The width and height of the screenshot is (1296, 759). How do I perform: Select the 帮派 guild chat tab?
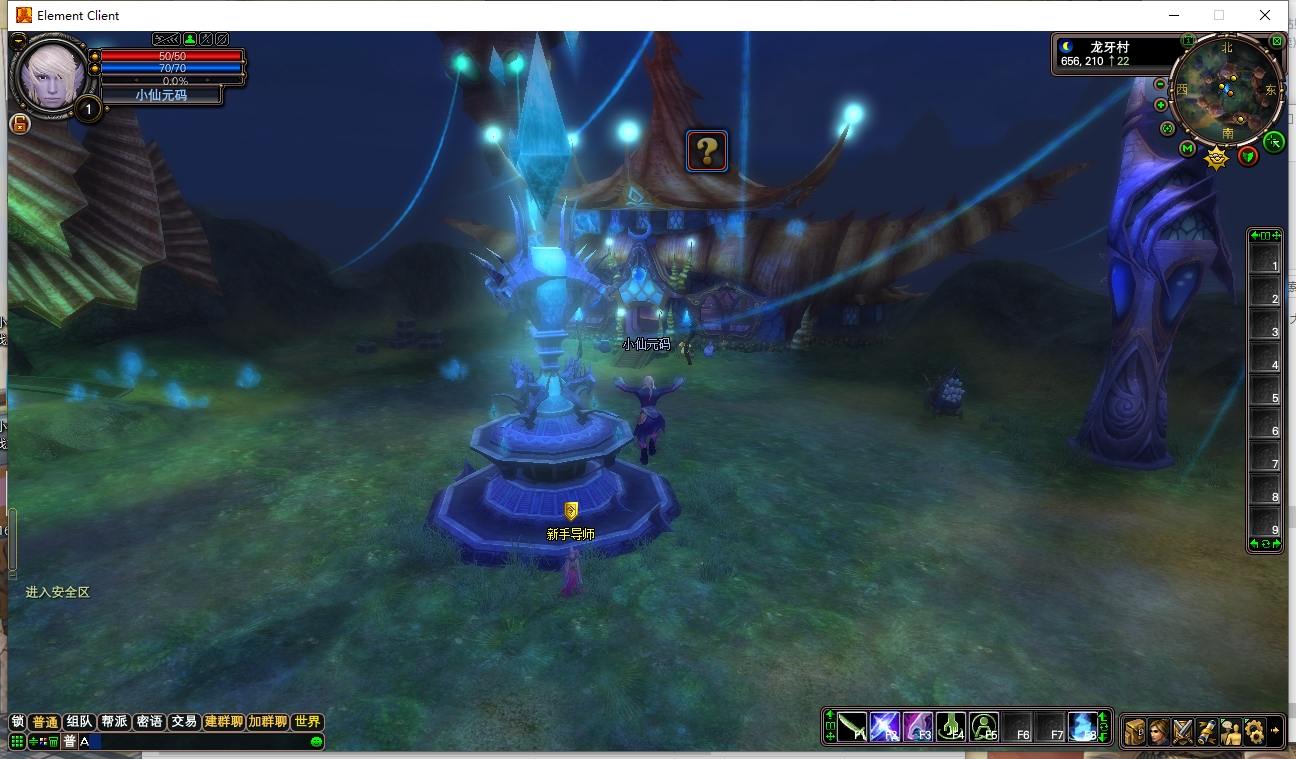(114, 722)
